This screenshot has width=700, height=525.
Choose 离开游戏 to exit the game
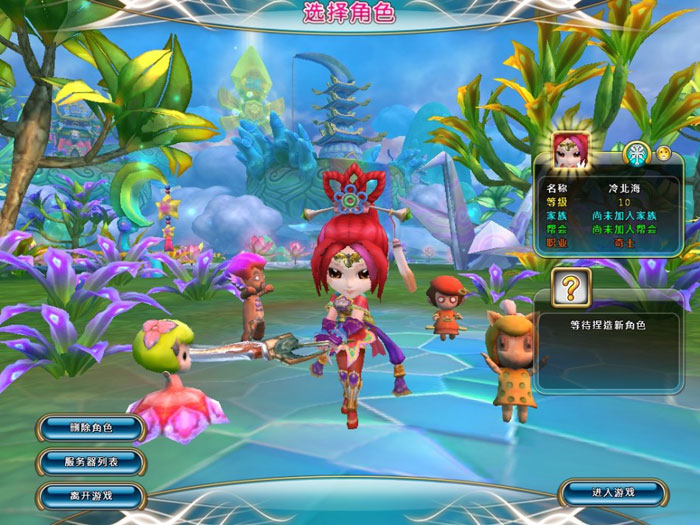click(x=91, y=495)
